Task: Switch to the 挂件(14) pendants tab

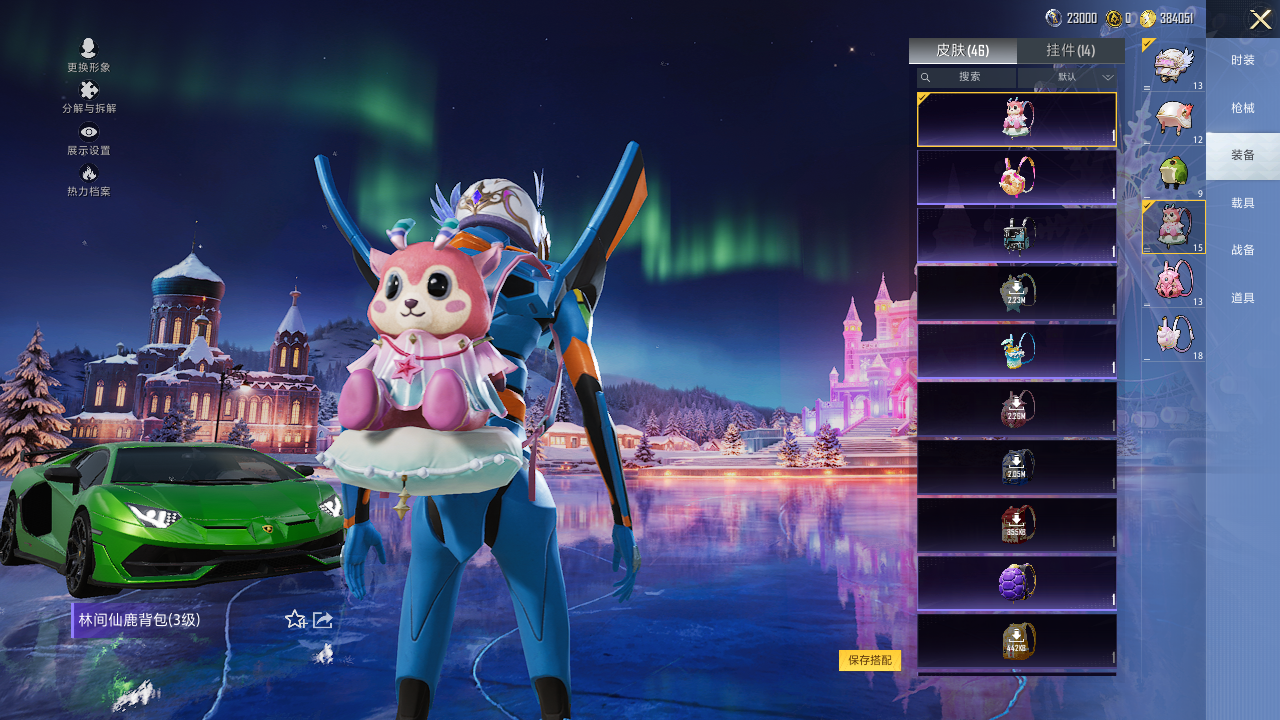Action: [1070, 51]
